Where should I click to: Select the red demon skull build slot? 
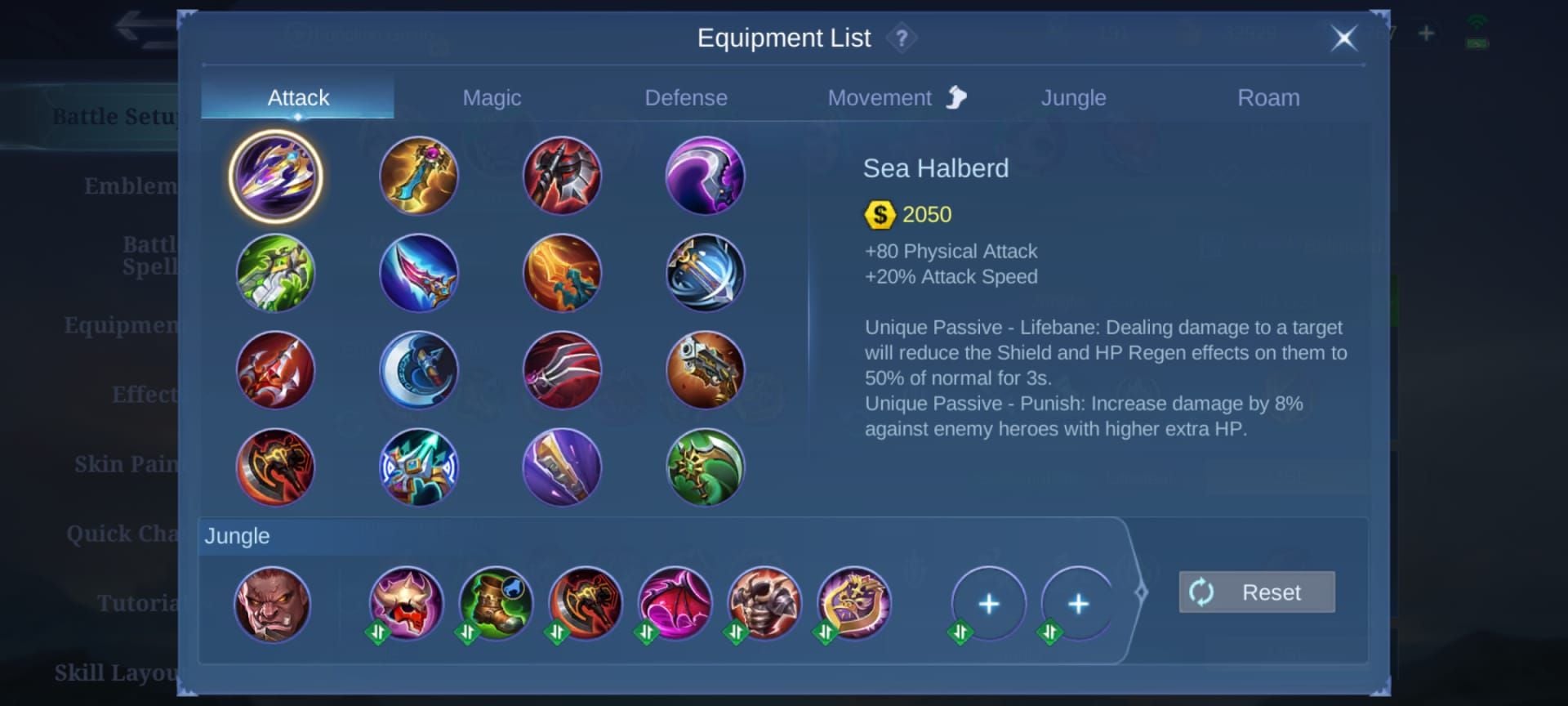point(406,605)
